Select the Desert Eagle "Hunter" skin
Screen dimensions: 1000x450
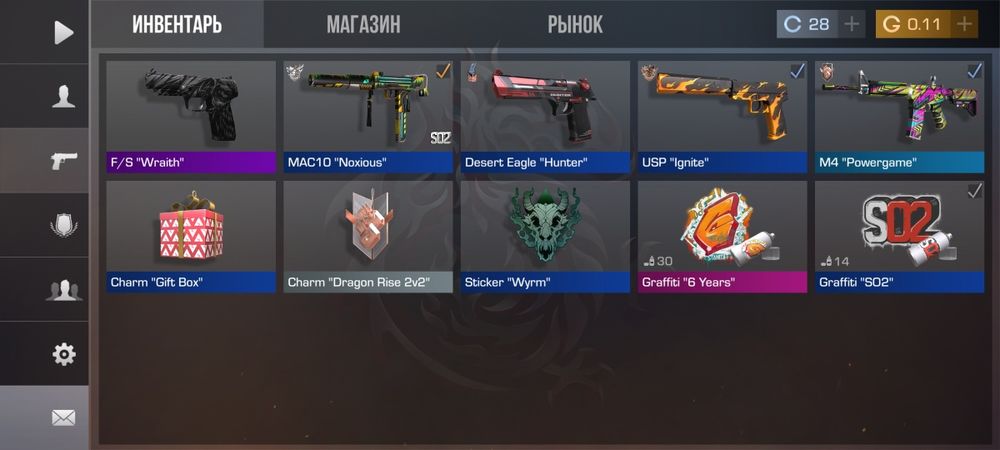(545, 116)
